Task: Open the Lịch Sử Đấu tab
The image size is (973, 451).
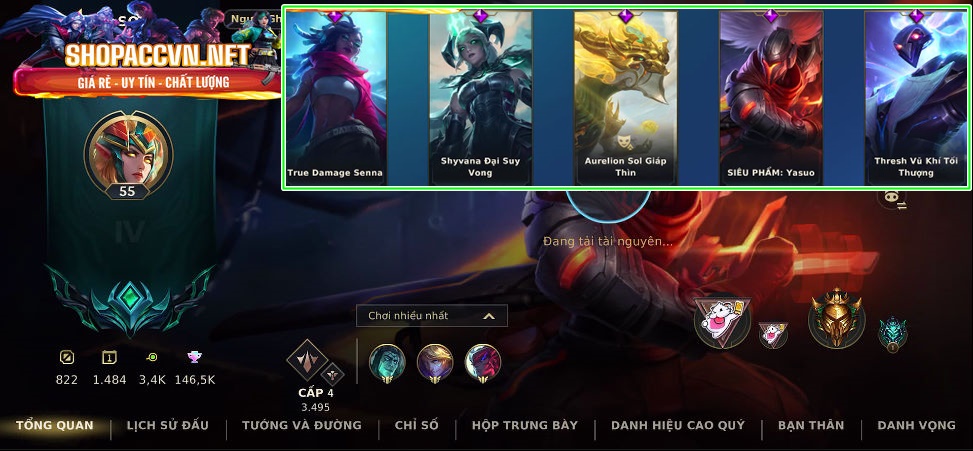Action: point(167,426)
